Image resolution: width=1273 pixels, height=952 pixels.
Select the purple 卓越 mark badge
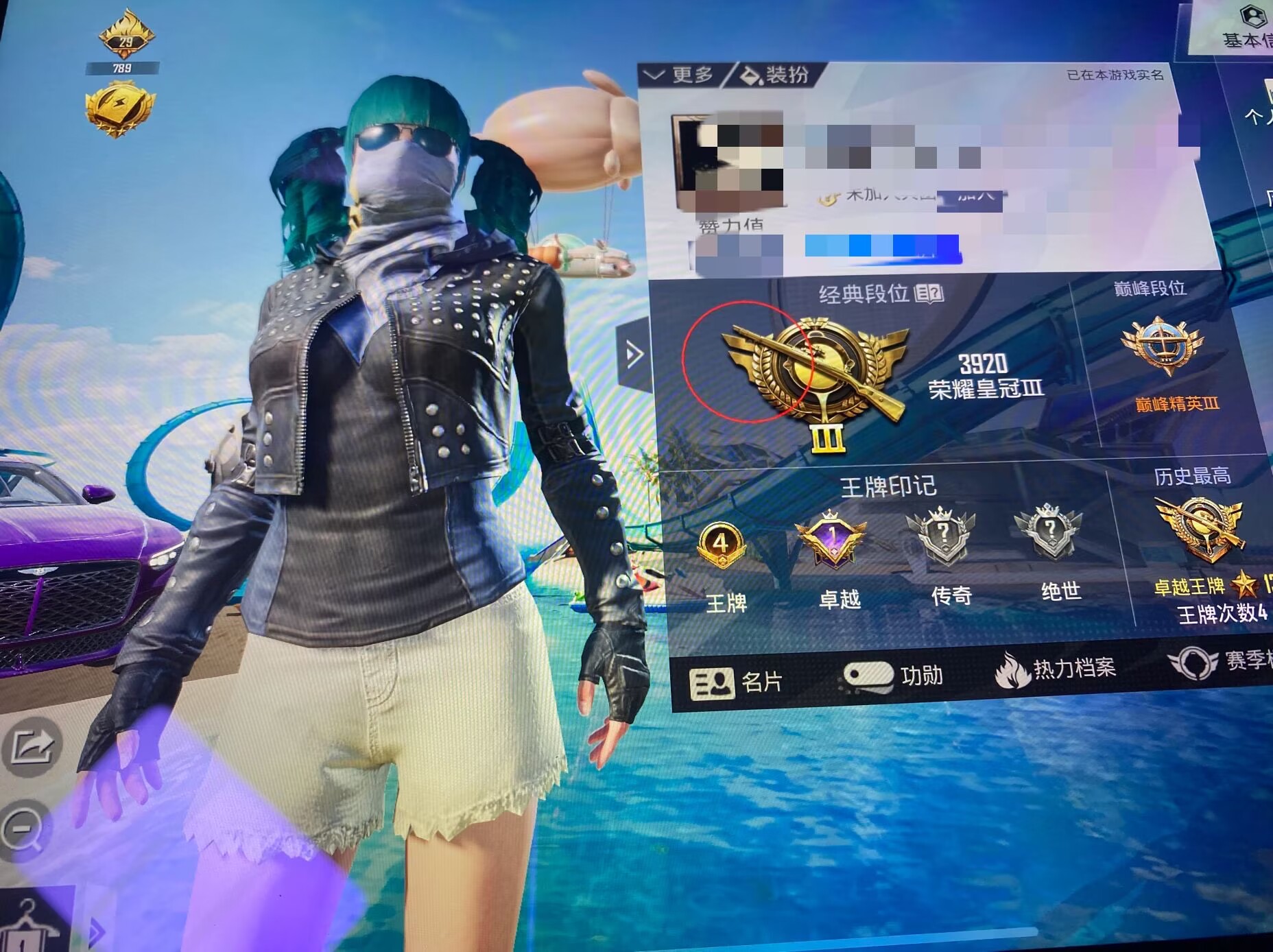831,539
